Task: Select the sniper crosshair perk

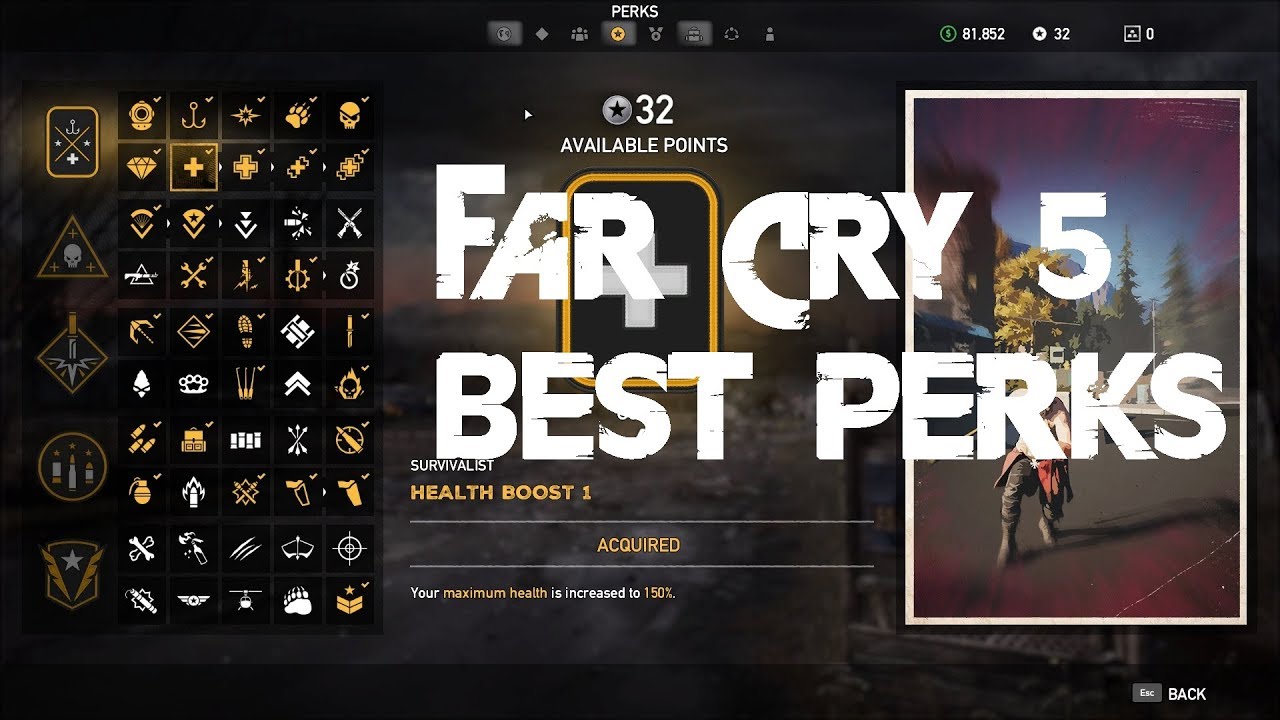Action: (349, 547)
